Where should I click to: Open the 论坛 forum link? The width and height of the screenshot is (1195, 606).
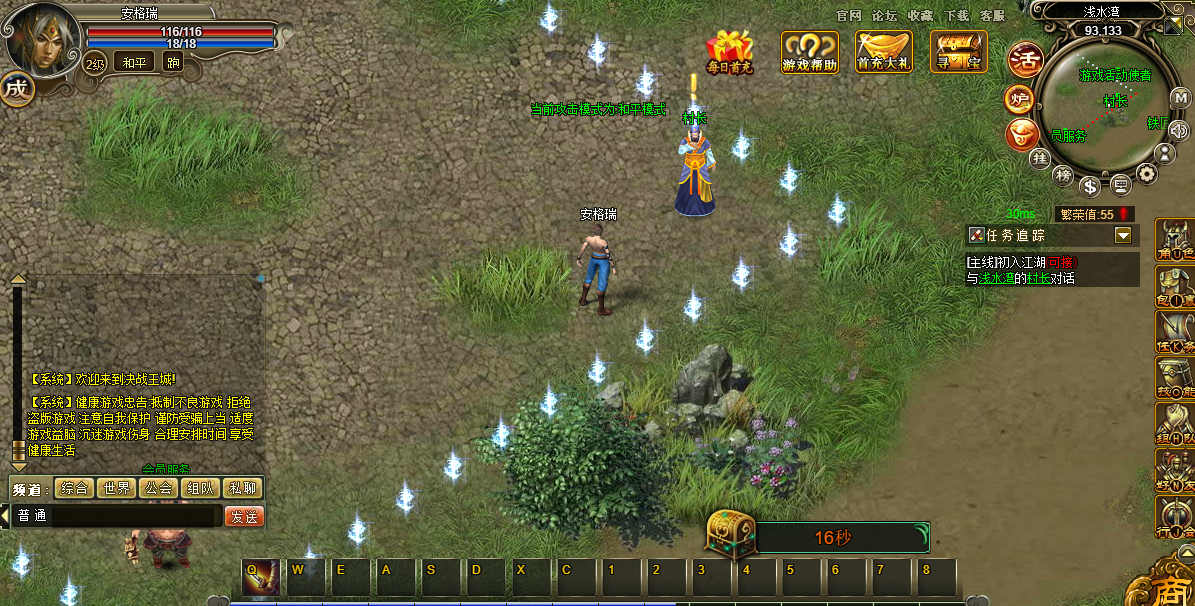tap(884, 16)
